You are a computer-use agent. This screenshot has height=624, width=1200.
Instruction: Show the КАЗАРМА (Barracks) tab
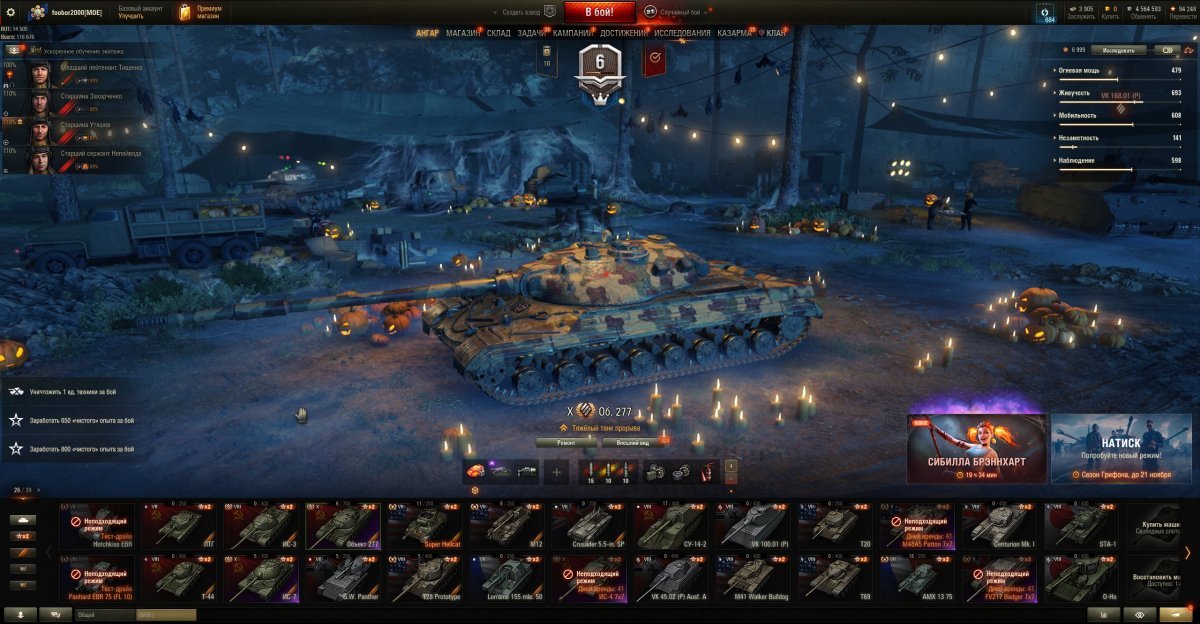pos(735,33)
